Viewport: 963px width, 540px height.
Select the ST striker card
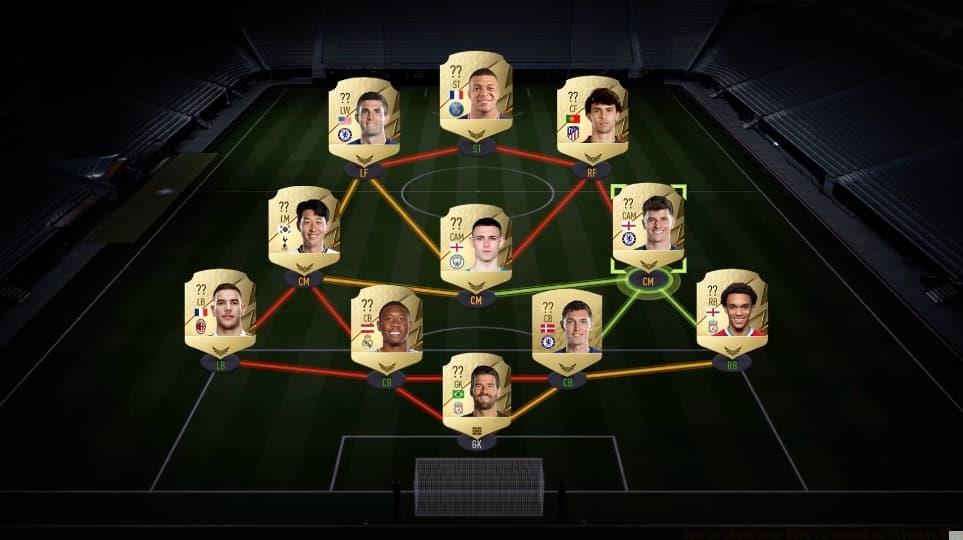point(476,95)
